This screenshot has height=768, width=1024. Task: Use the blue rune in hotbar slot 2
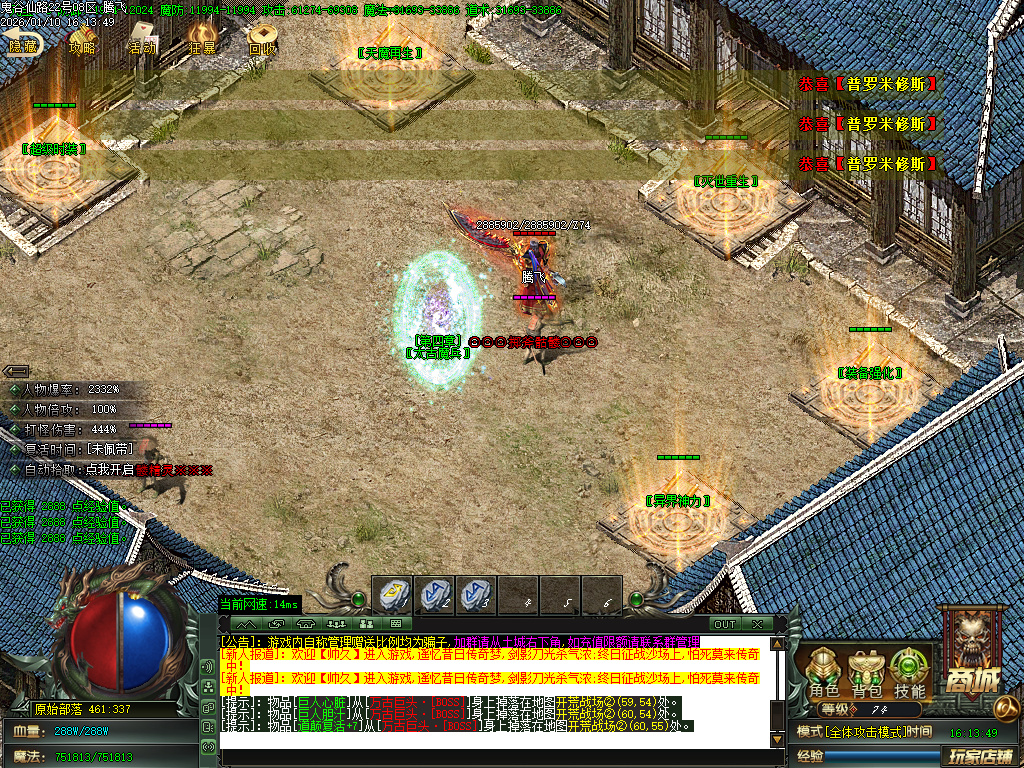click(x=435, y=596)
